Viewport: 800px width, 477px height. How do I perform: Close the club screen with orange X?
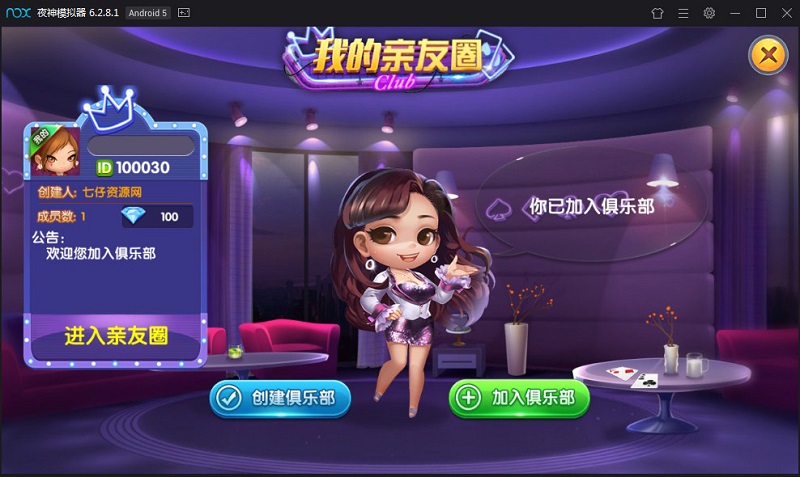point(768,55)
